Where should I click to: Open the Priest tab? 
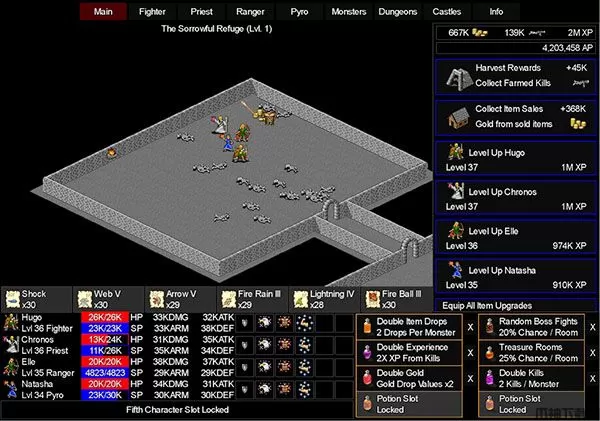click(202, 12)
